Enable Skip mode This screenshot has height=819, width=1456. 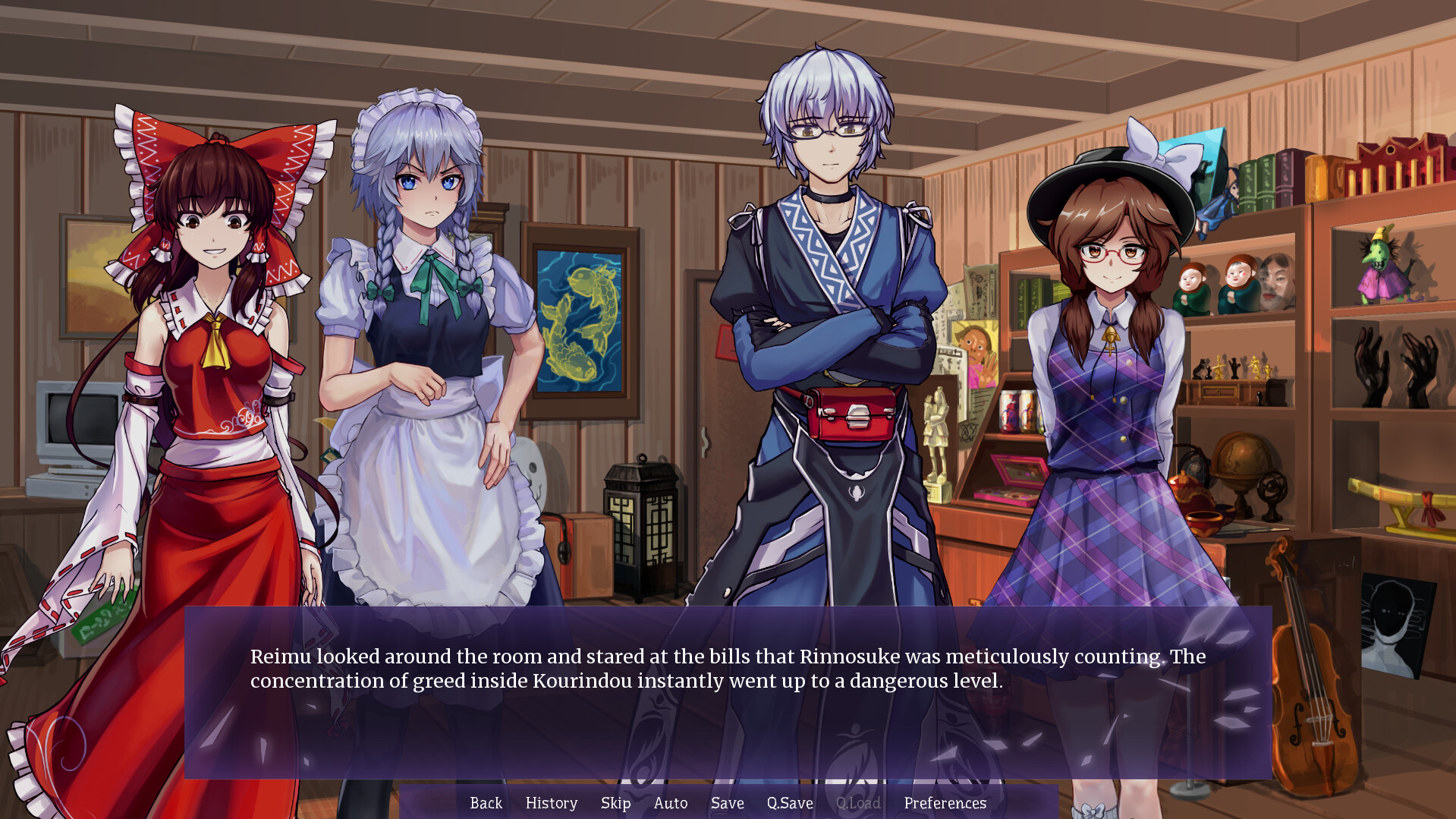point(615,803)
